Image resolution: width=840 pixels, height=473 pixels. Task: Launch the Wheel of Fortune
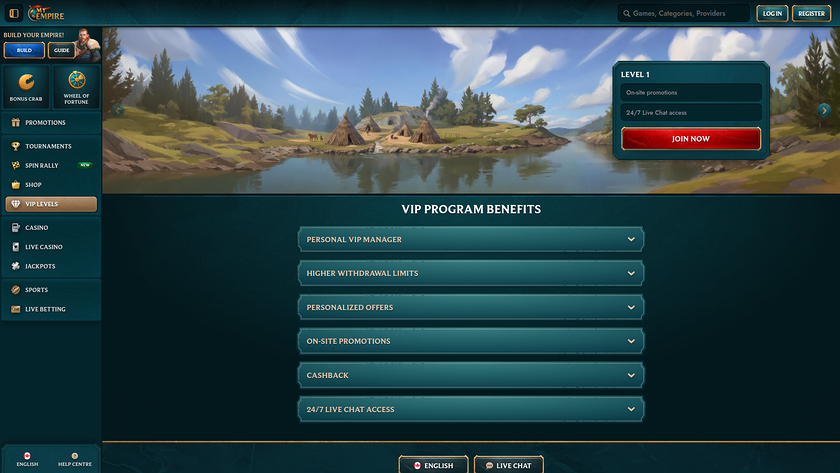tap(76, 86)
